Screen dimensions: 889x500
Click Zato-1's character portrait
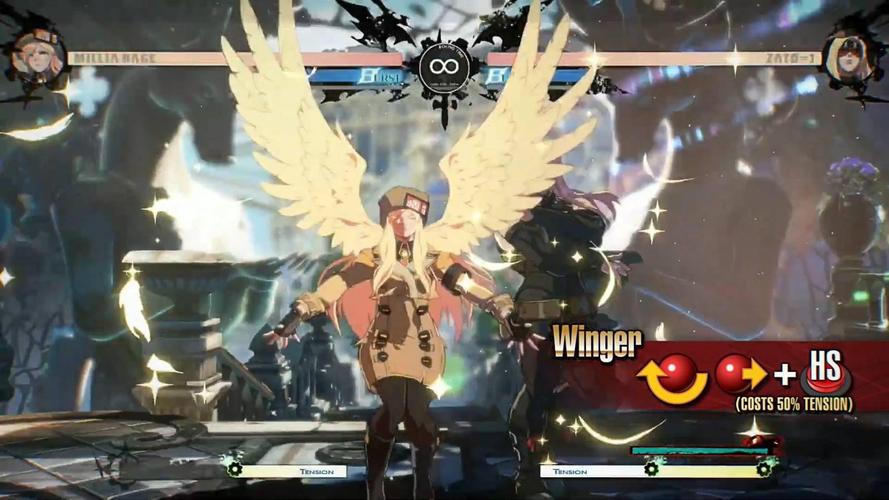(x=850, y=55)
